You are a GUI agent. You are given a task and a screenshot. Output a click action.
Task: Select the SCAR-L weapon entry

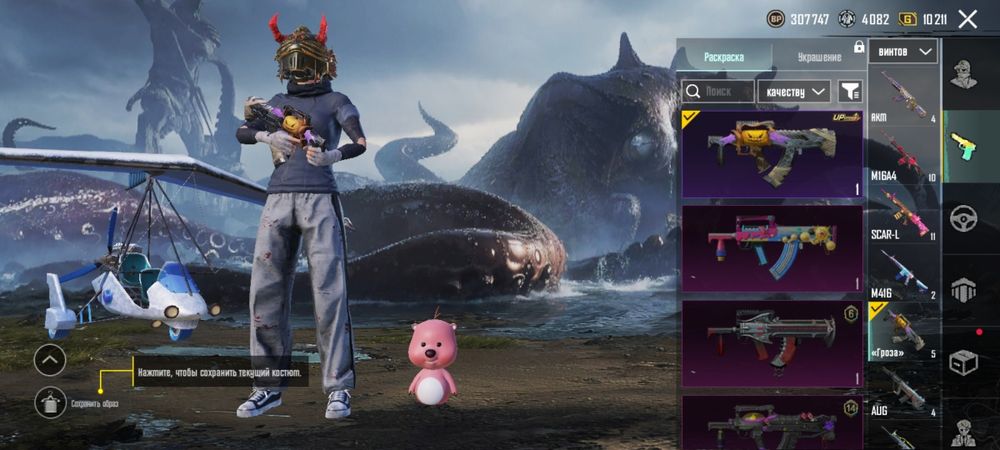click(904, 214)
